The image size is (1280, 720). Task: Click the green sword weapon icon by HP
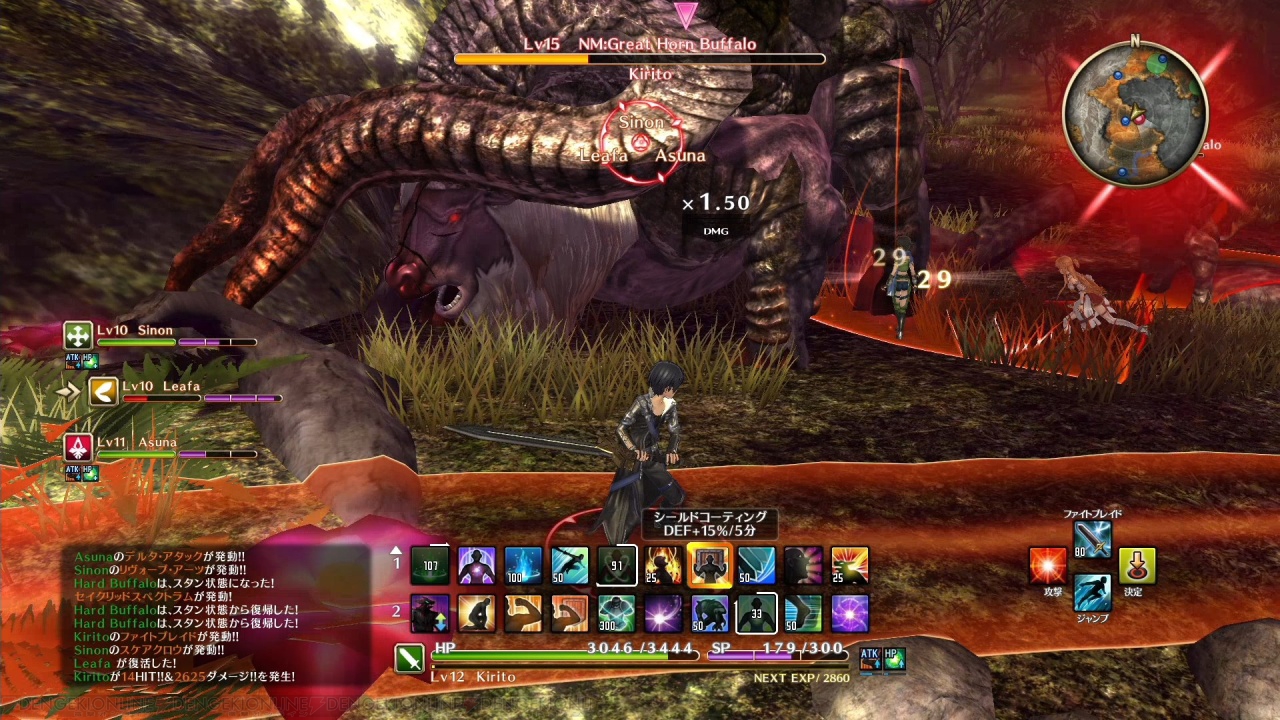pos(410,659)
